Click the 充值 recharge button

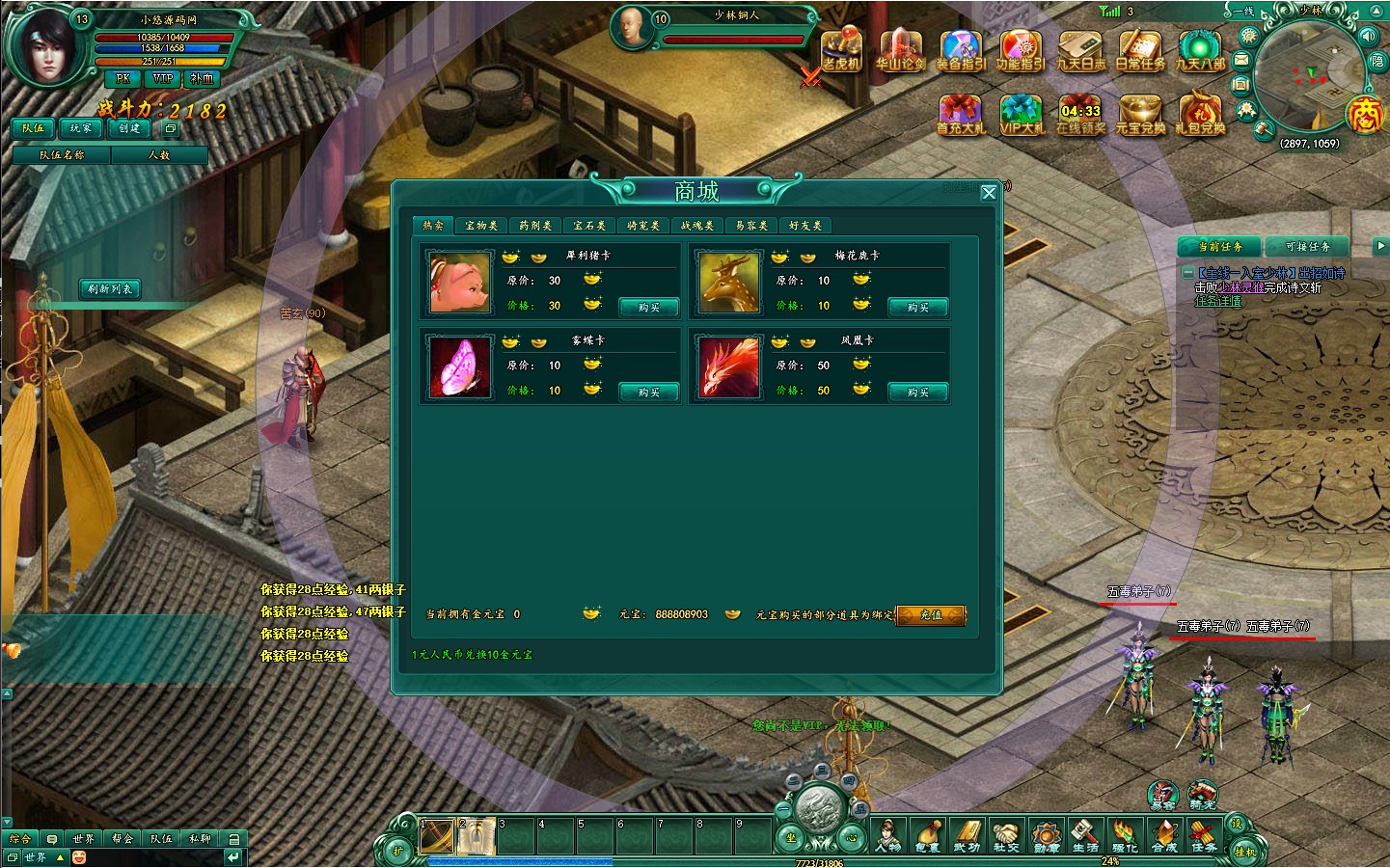pyautogui.click(x=931, y=615)
